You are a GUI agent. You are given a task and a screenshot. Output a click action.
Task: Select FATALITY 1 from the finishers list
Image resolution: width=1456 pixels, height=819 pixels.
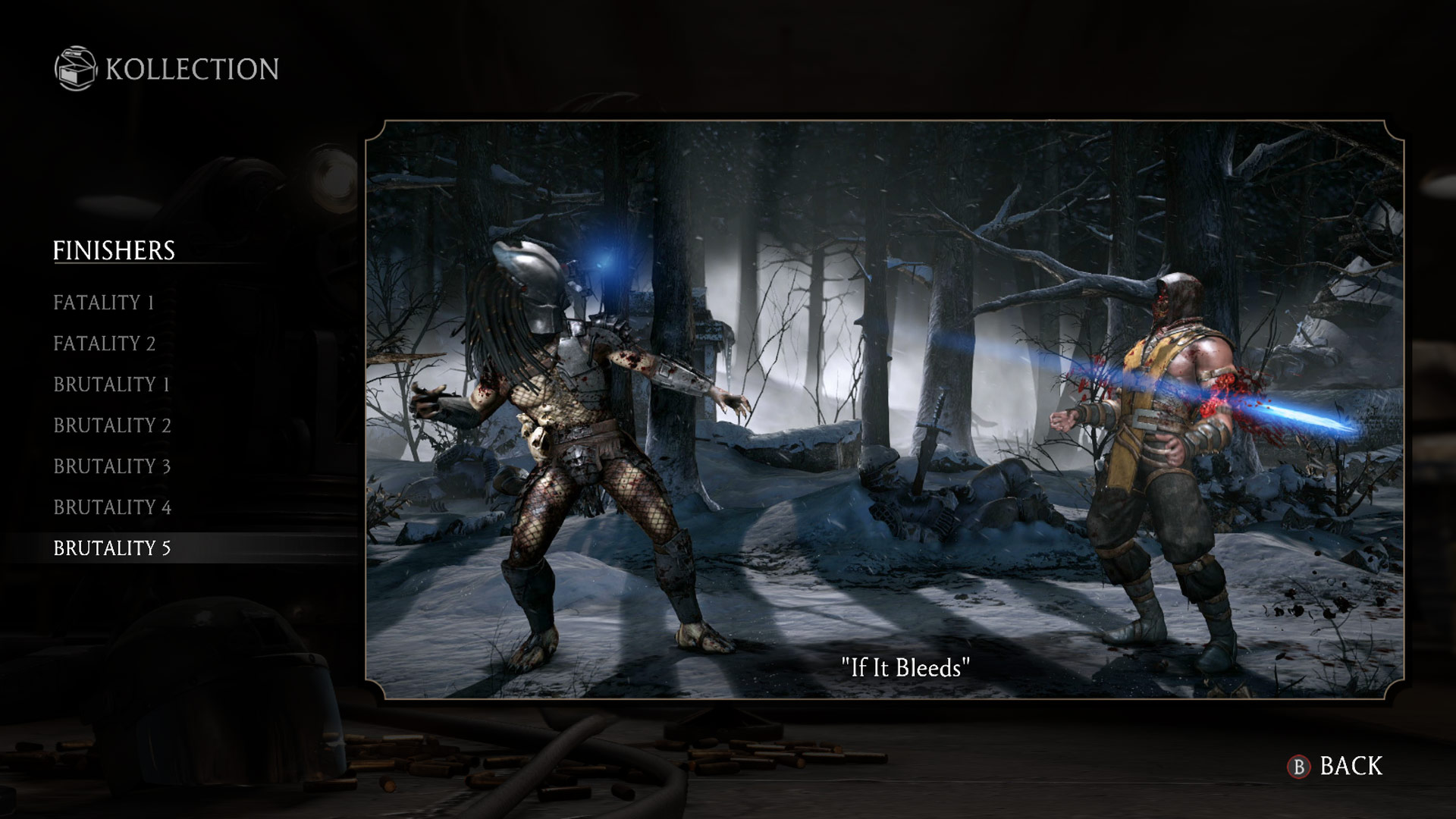point(103,303)
